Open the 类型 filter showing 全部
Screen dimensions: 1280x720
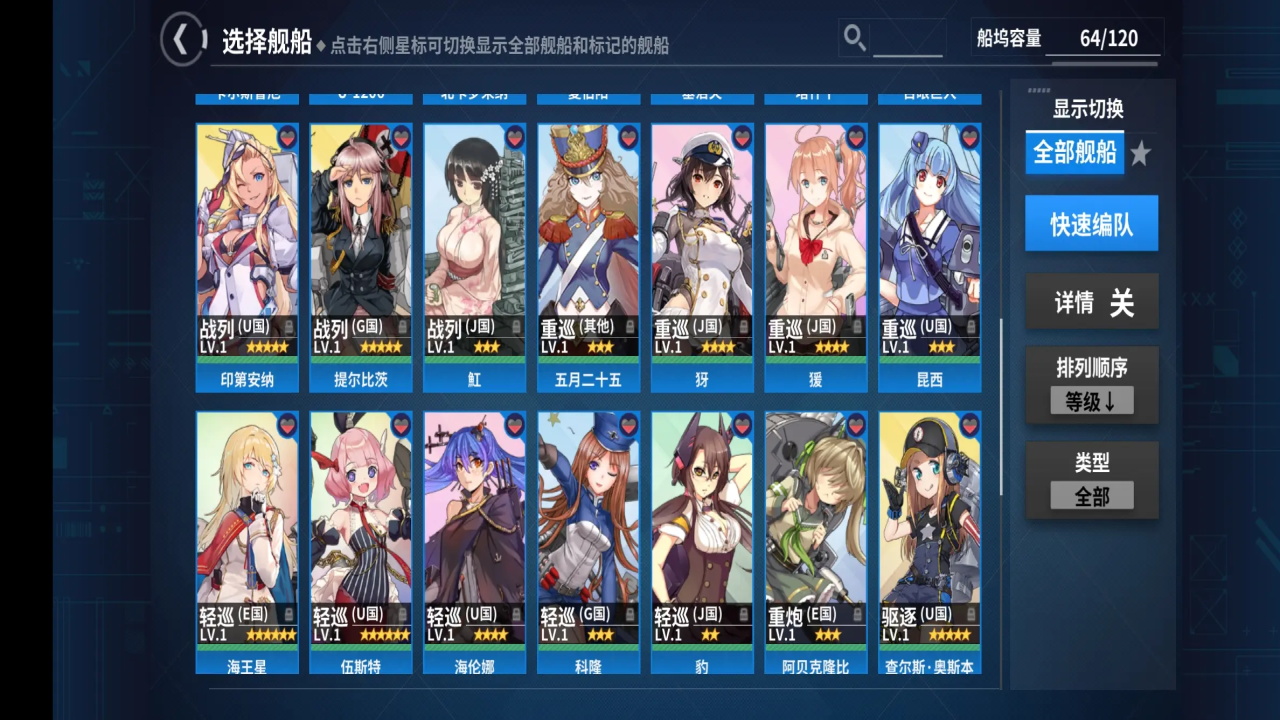point(1091,494)
